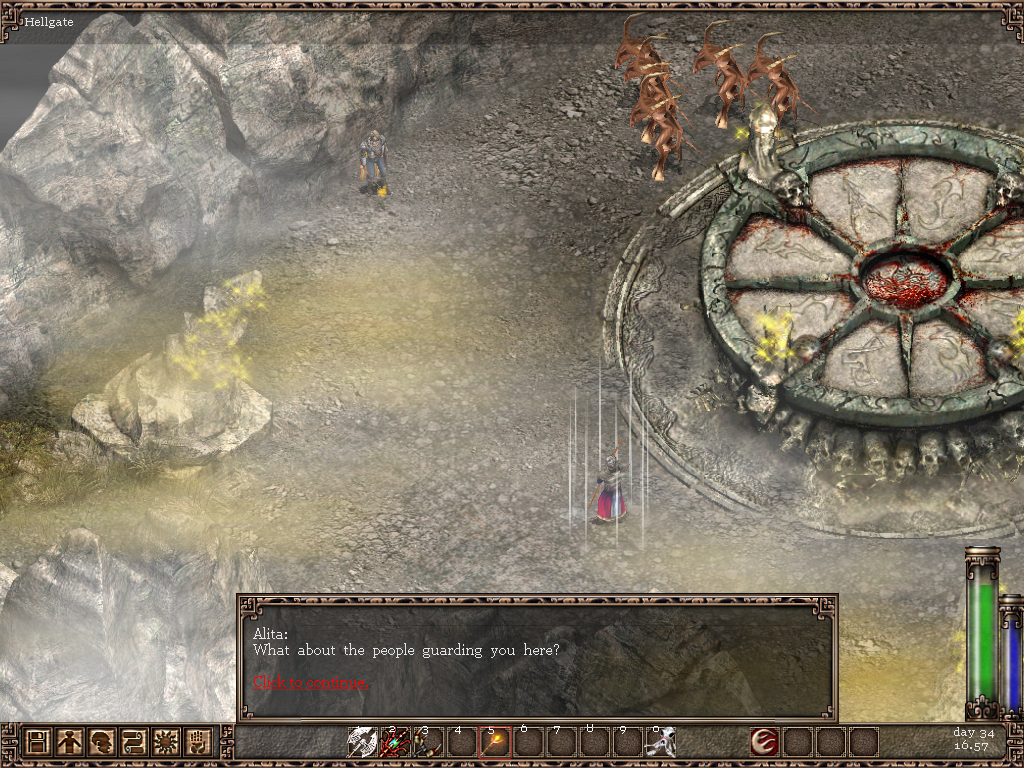Select the white skeletal item in slot 0
1024x768 pixels.
tap(660, 742)
